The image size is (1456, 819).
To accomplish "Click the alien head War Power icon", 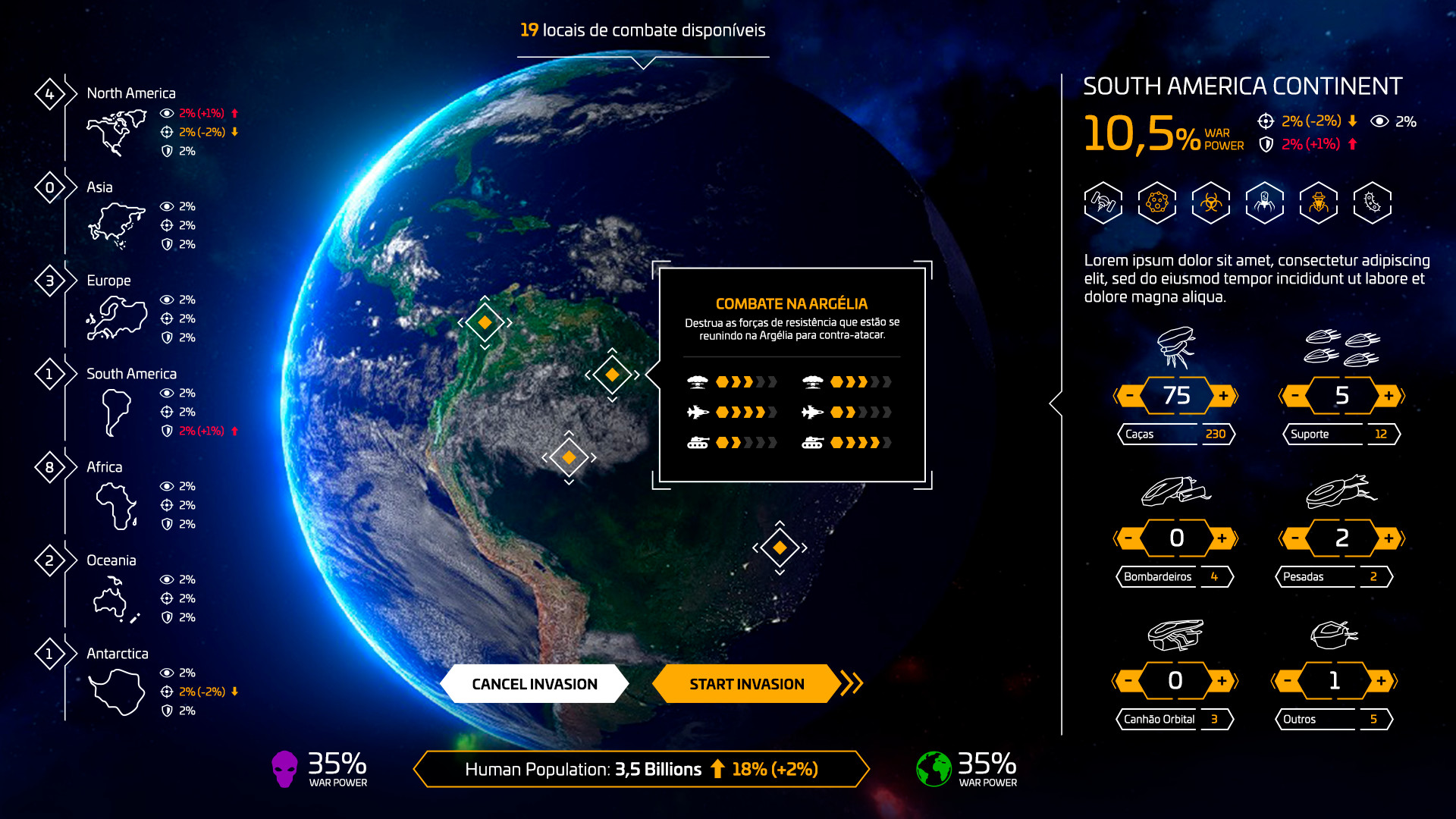I will coord(284,768).
